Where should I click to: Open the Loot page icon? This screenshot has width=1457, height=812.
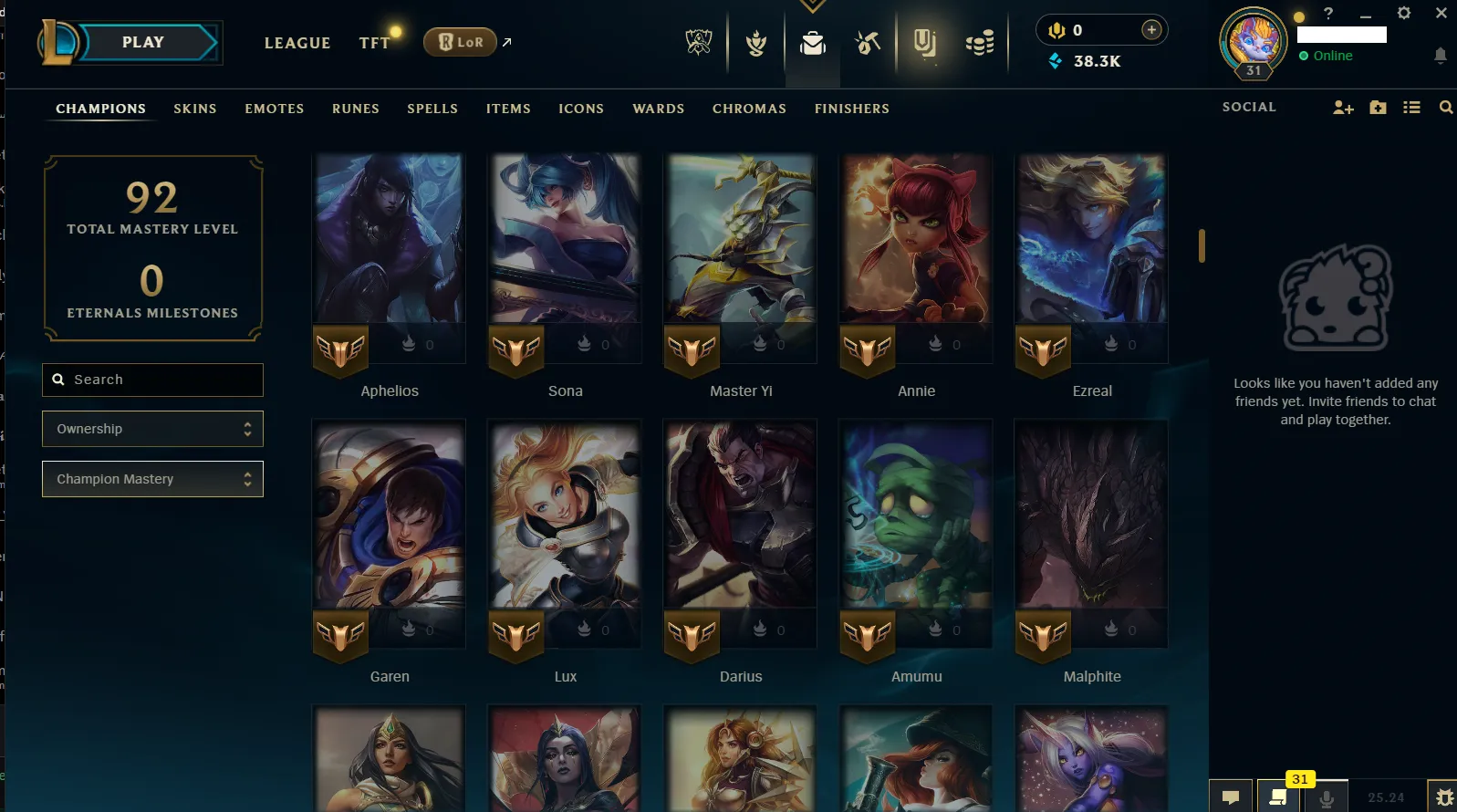867,41
